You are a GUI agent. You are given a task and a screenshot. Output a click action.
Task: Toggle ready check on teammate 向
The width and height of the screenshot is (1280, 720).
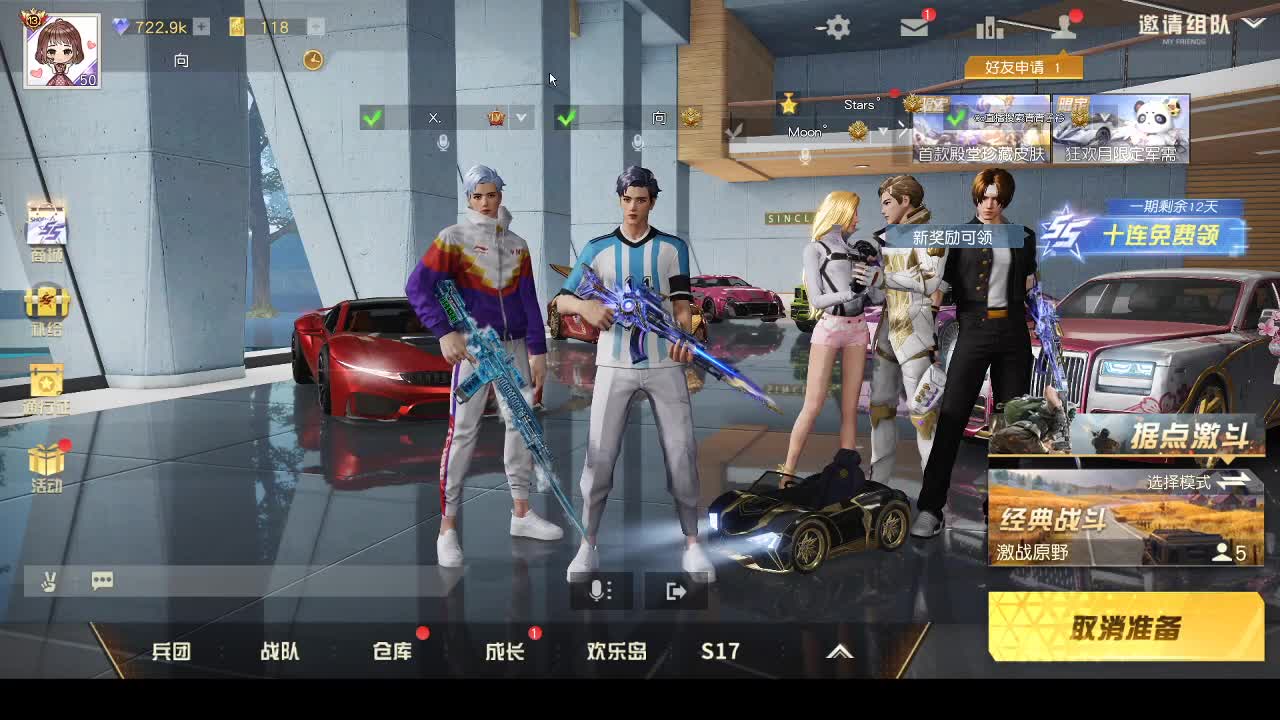(568, 117)
